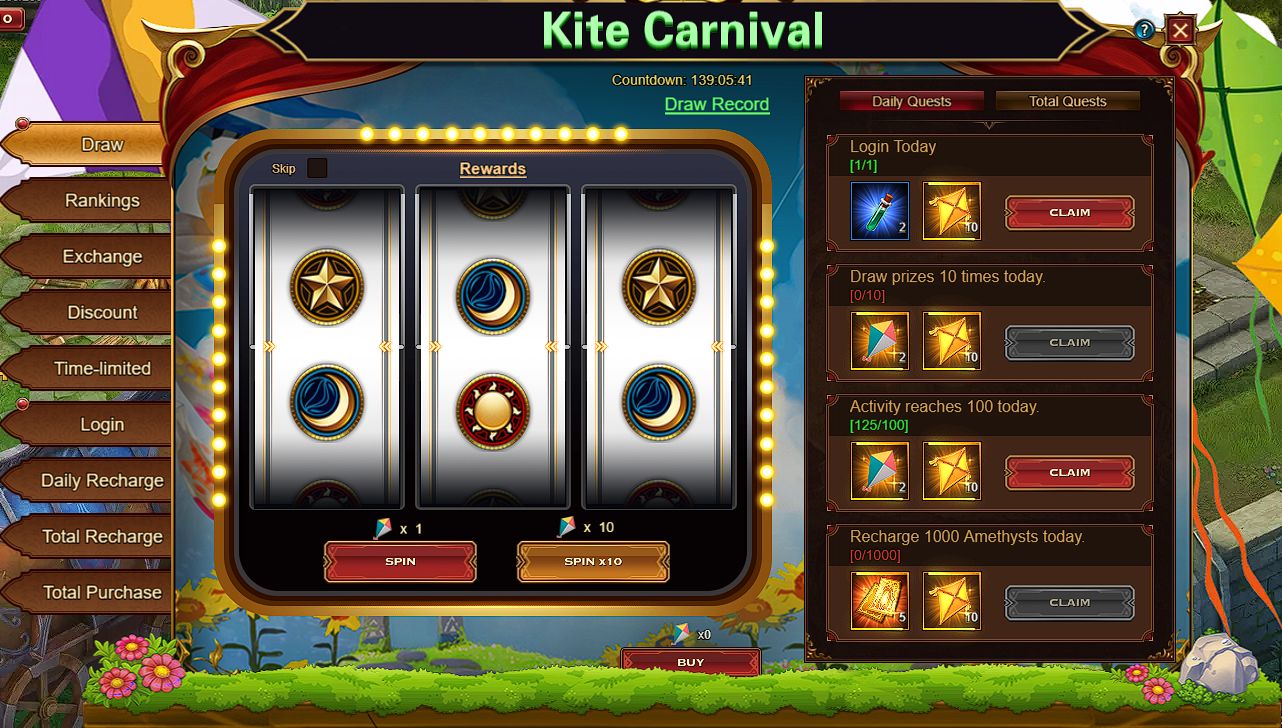Viewport: 1282px width, 728px height.
Task: Spin the slot machine once
Action: point(400,562)
